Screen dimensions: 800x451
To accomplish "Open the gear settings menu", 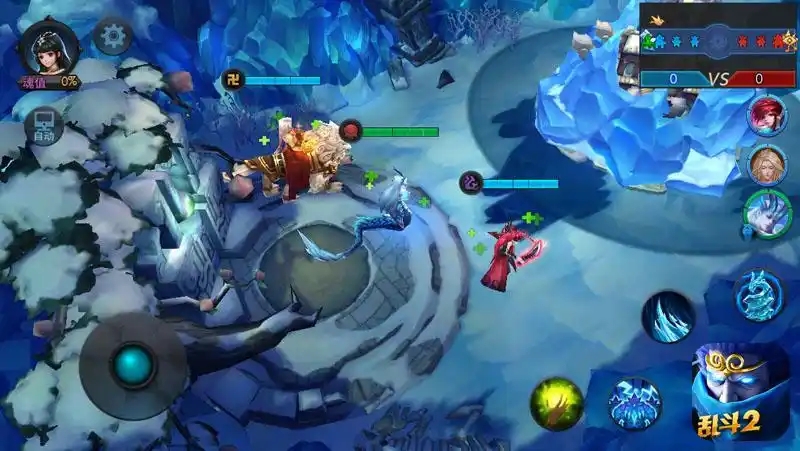I will (x=113, y=38).
